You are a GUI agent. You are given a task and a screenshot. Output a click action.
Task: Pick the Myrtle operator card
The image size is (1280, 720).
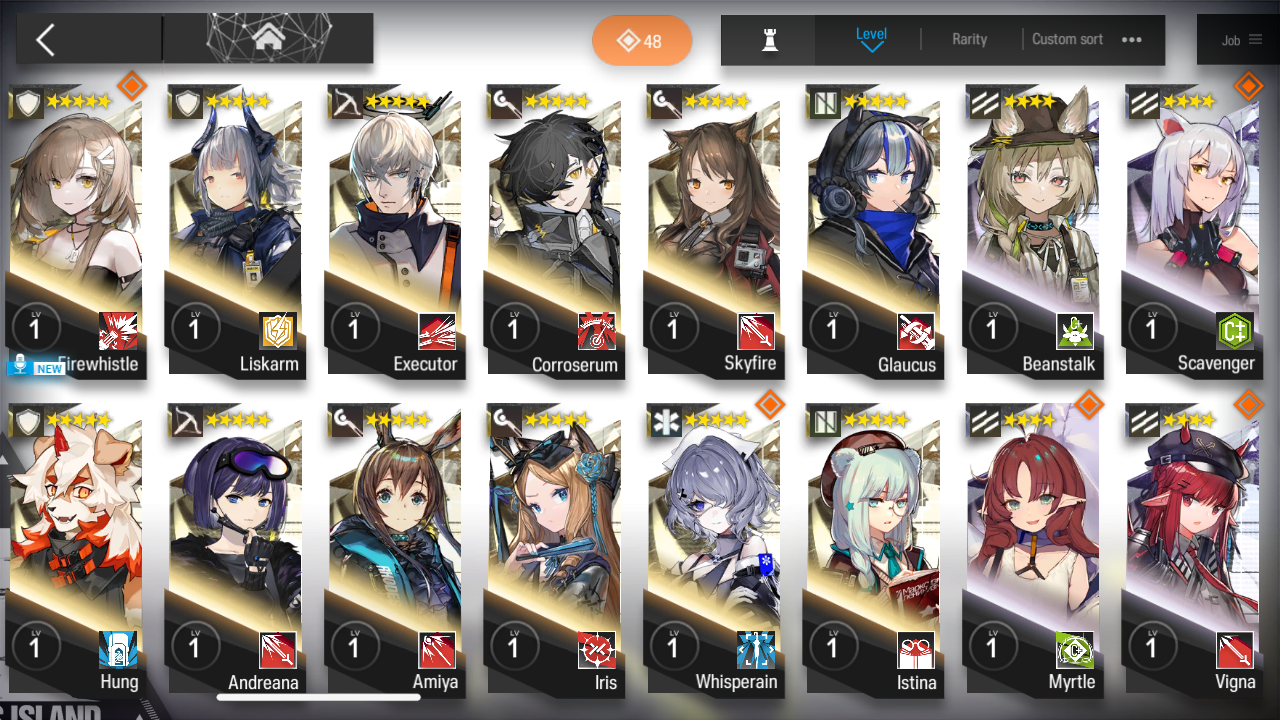pos(1032,550)
